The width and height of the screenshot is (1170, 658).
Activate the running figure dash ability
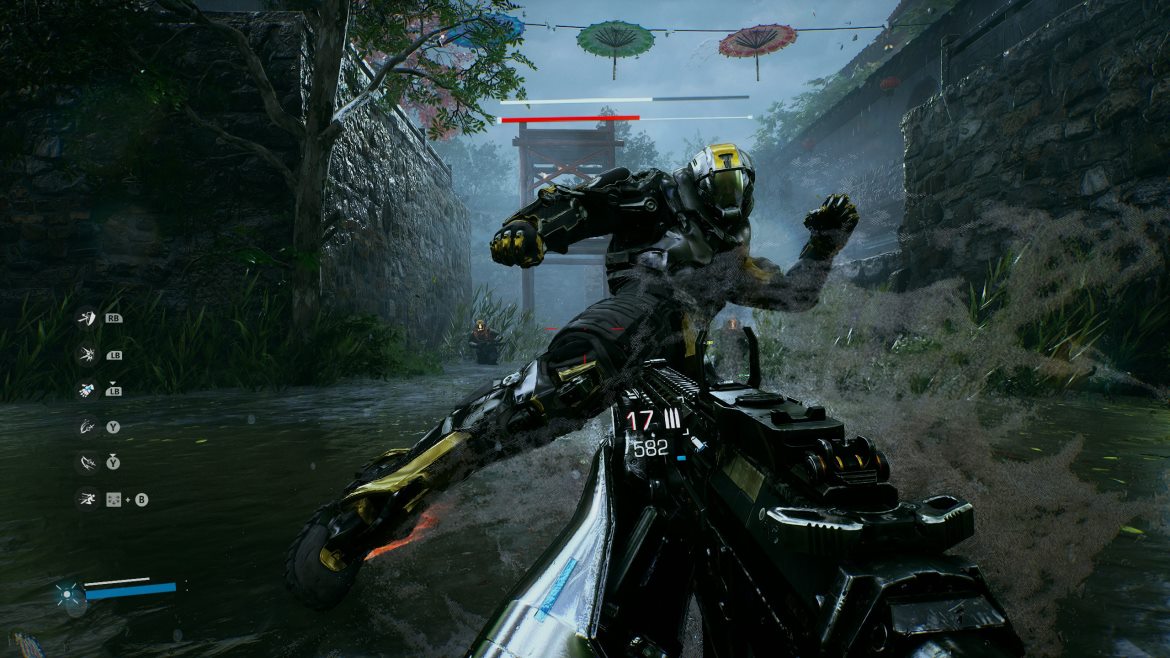(x=87, y=498)
